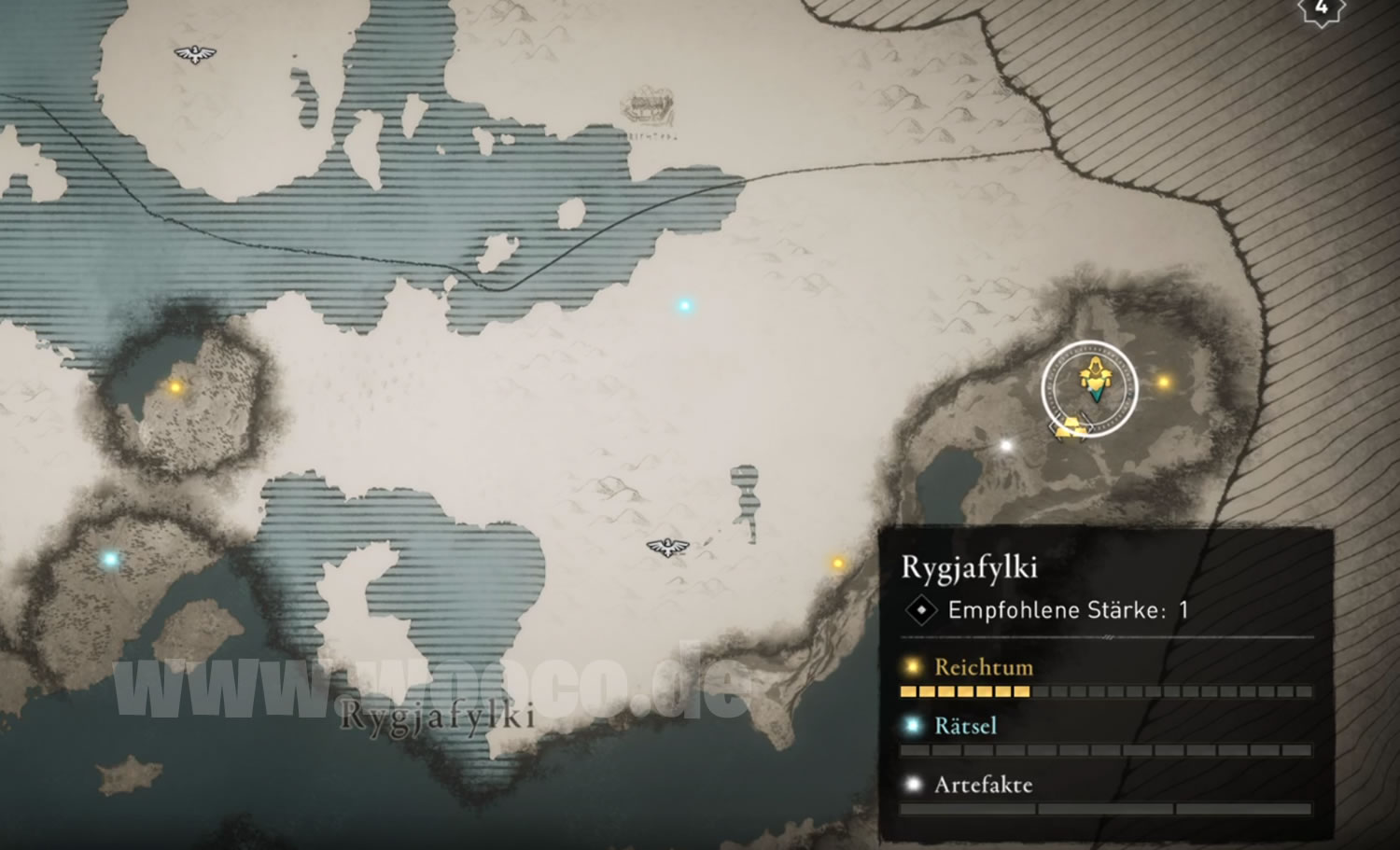Click the cyan mystery dot on the southwest peninsula
The image size is (1400, 850).
[110, 560]
